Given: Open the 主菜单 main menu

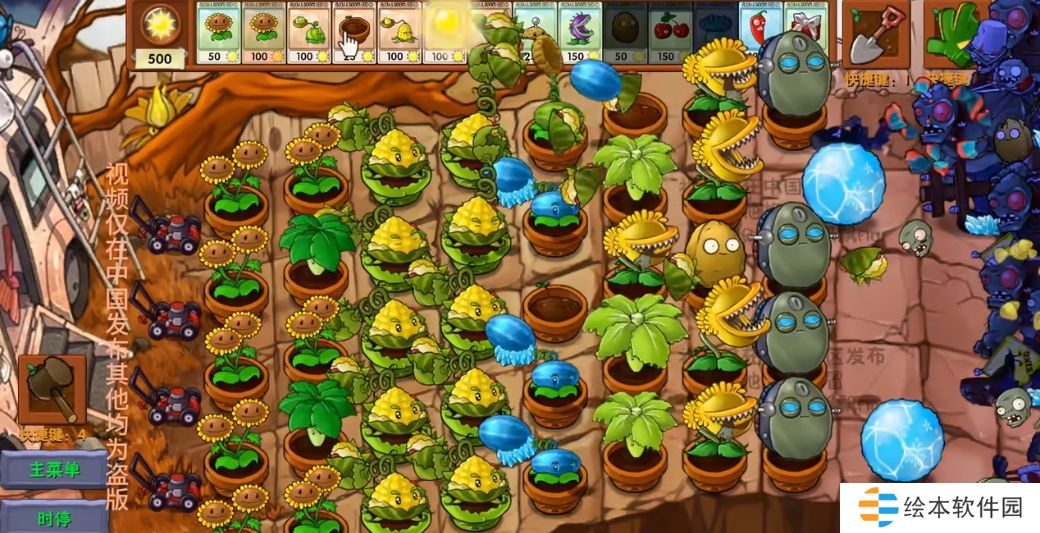Looking at the screenshot, I should 54,470.
